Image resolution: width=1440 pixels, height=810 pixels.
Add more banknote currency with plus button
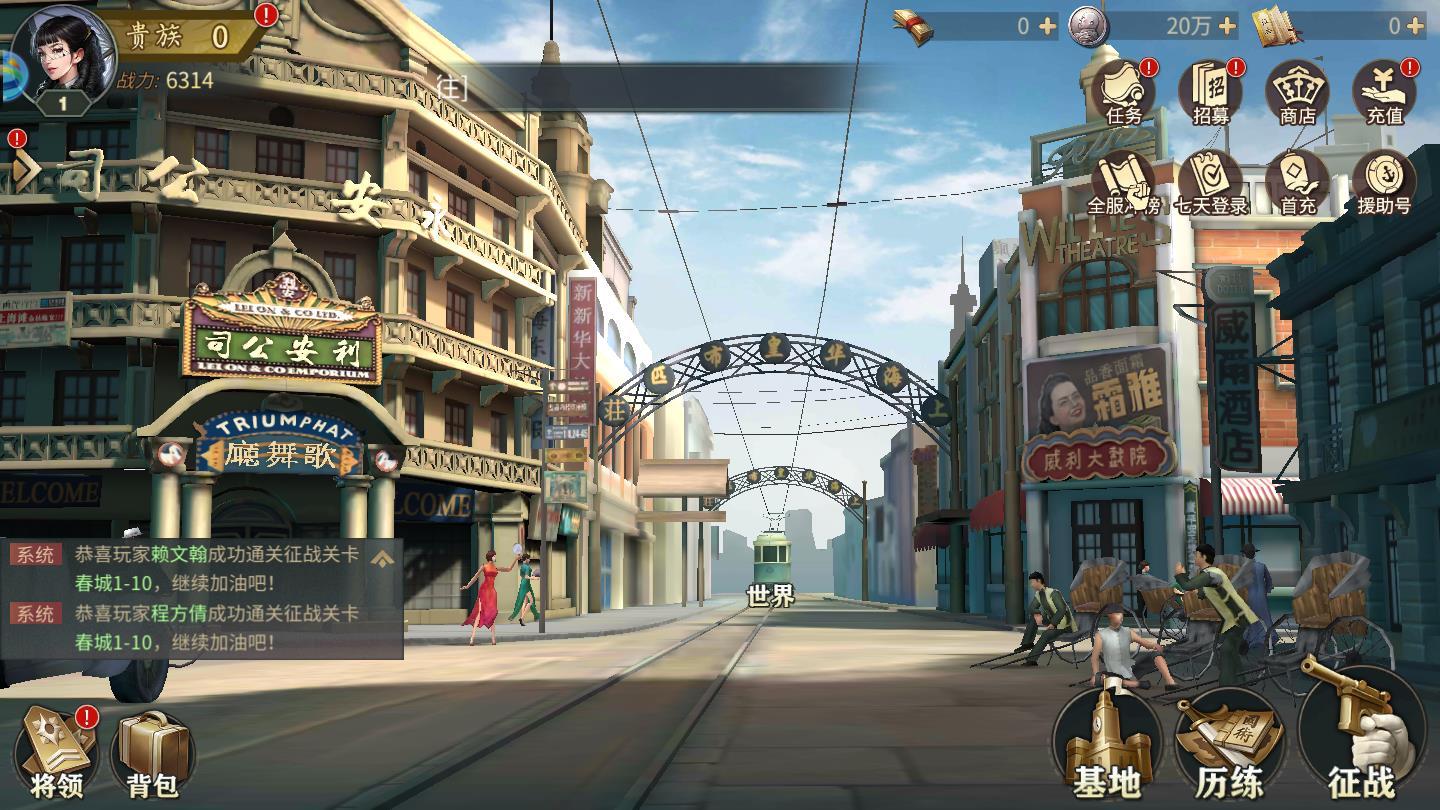(1047, 27)
